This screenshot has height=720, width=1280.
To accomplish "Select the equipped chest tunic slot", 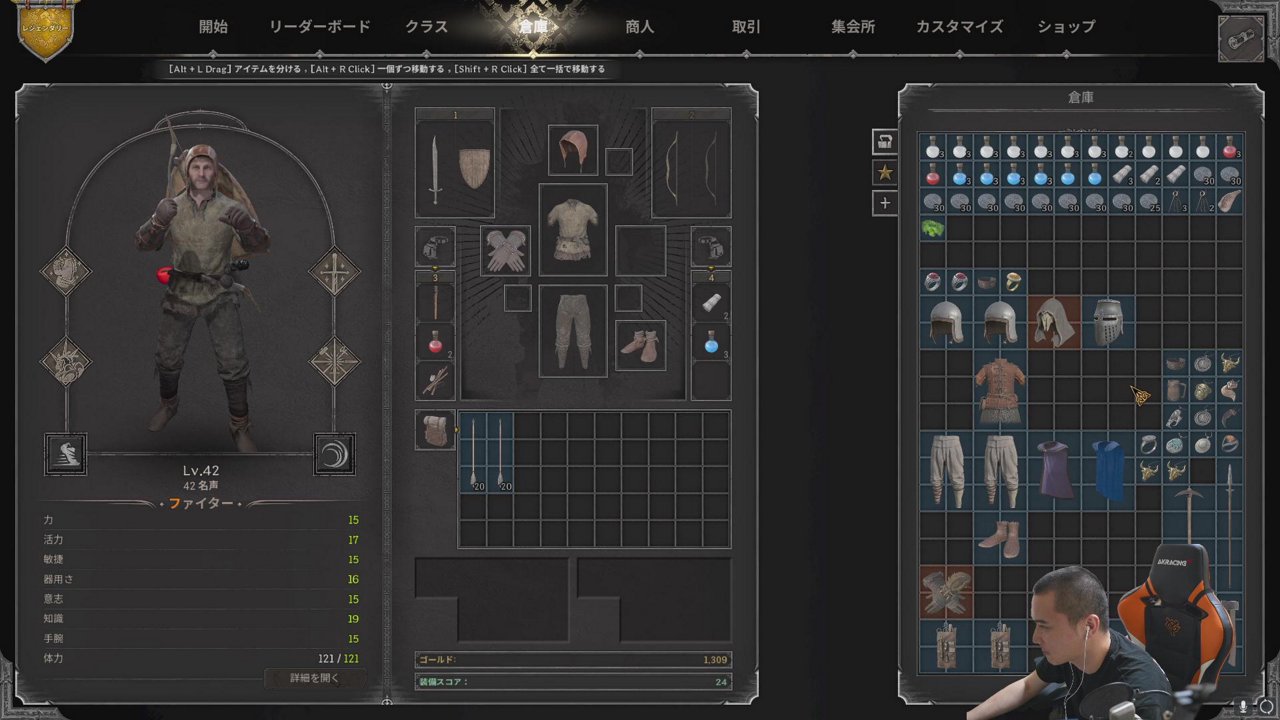I will point(573,229).
